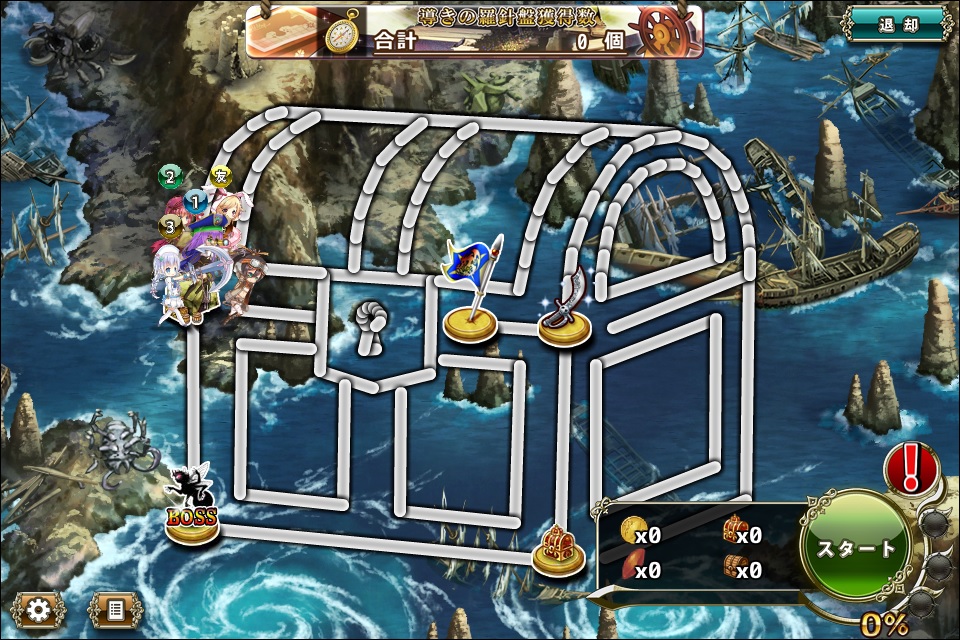Select the treasure chest map node
The height and width of the screenshot is (640, 960).
click(x=558, y=551)
